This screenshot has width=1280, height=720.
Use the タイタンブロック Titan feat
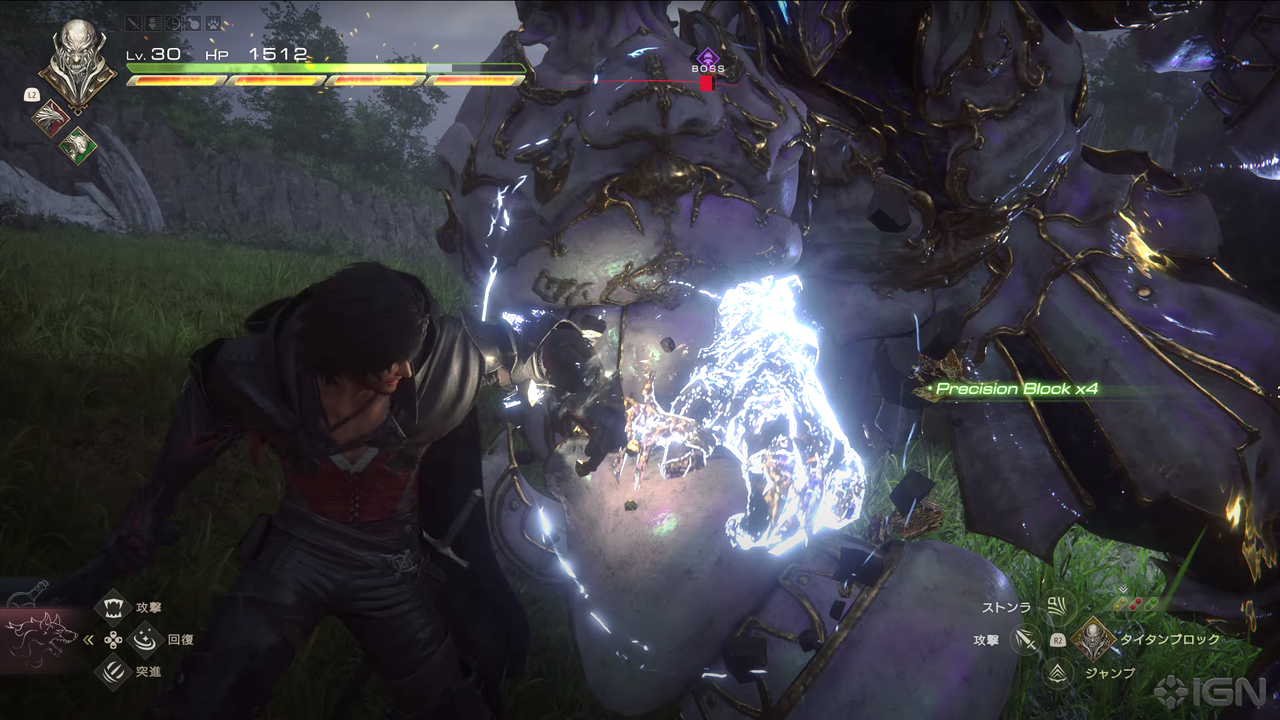click(1092, 638)
